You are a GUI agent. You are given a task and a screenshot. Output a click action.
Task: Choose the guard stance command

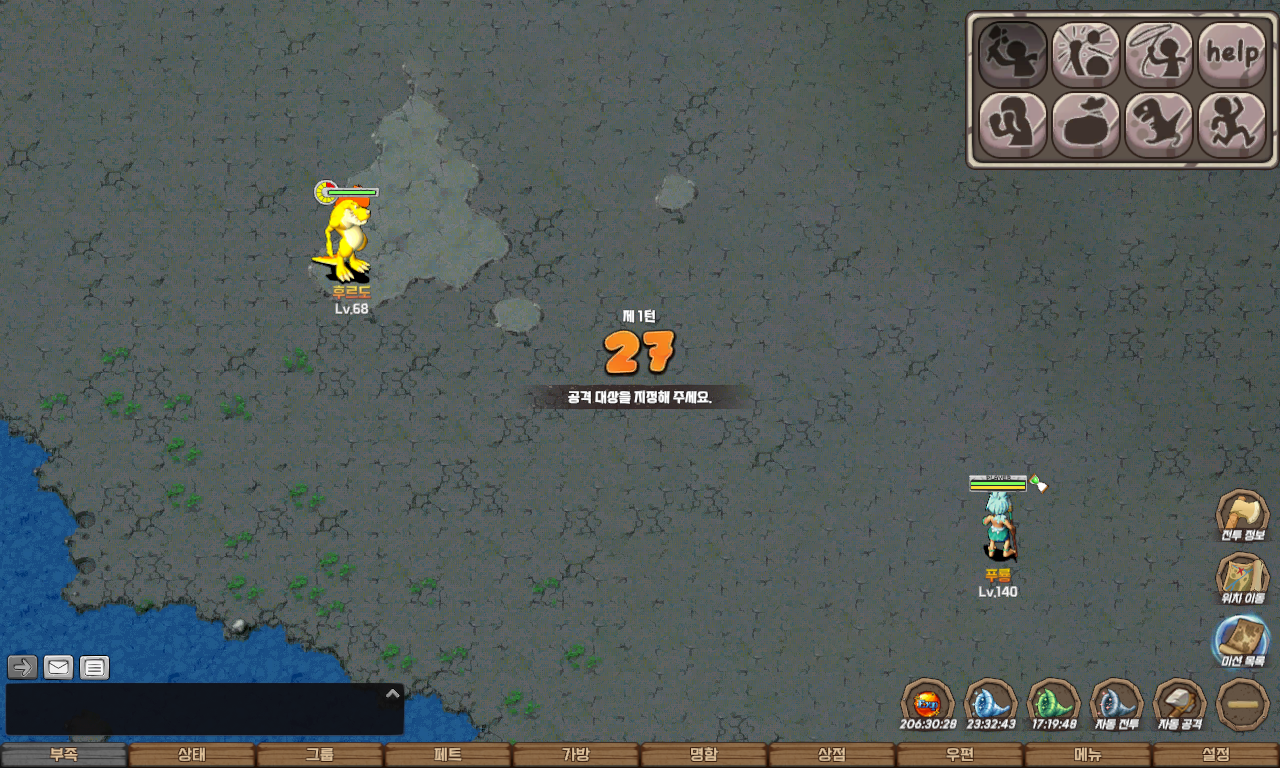tap(1012, 125)
